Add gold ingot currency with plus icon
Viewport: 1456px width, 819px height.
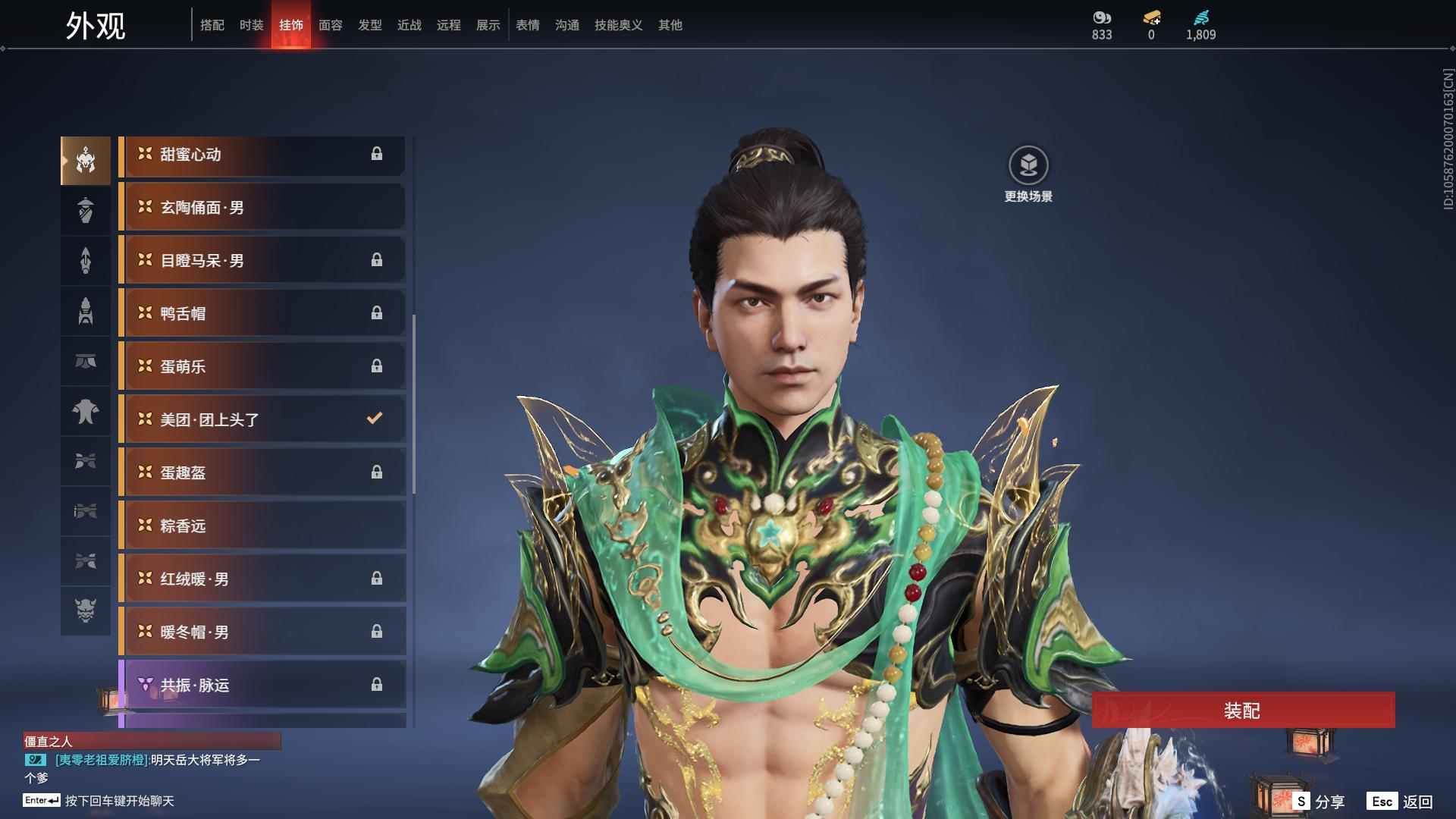coord(1151,17)
